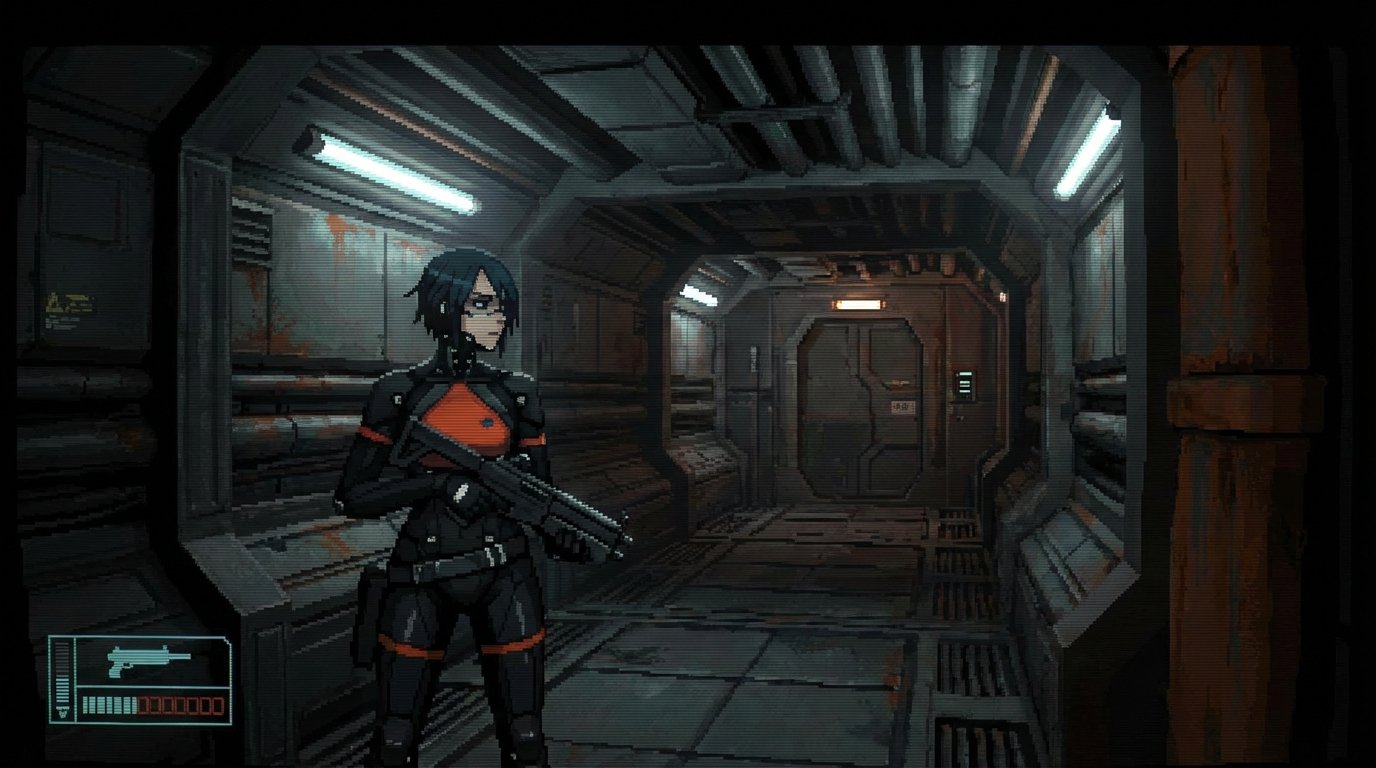Click the keypad's top green display line
1376x768 pixels.
point(965,374)
